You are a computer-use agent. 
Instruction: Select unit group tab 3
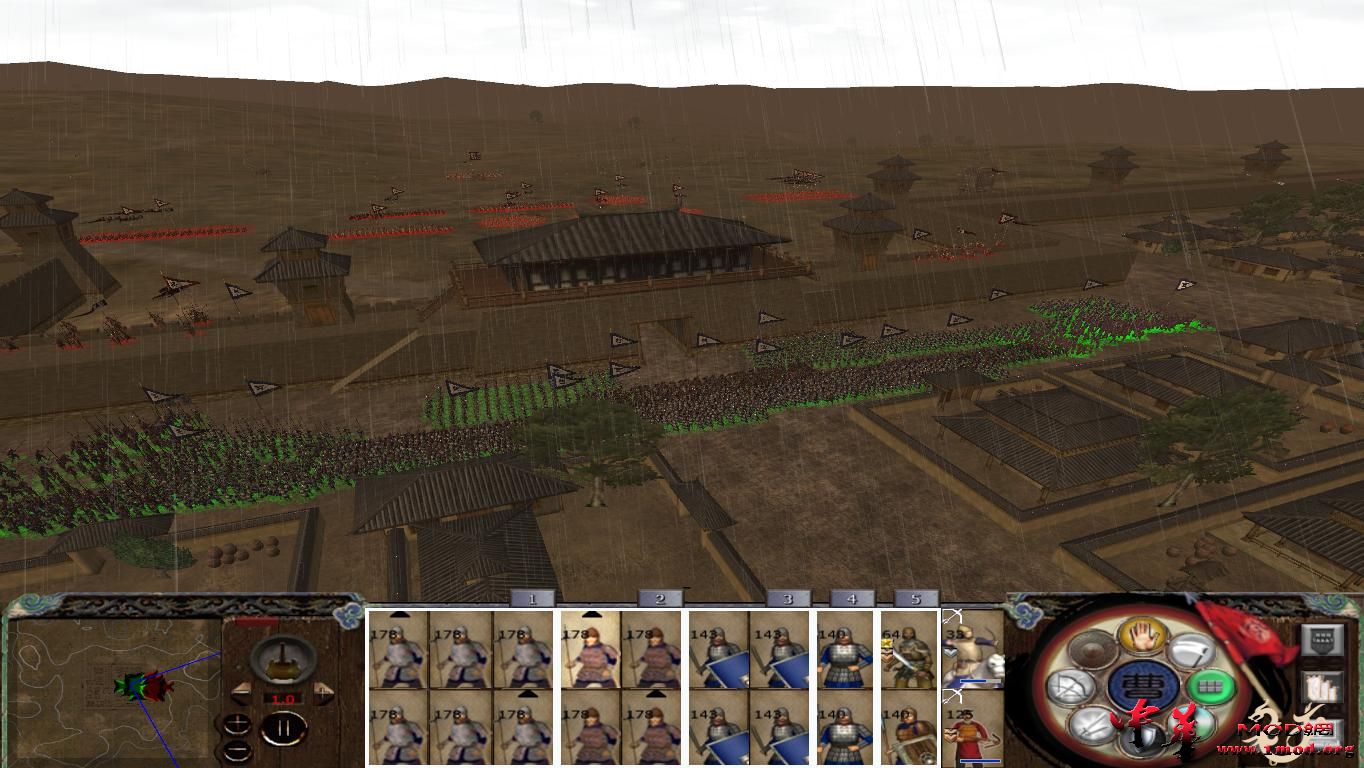787,598
